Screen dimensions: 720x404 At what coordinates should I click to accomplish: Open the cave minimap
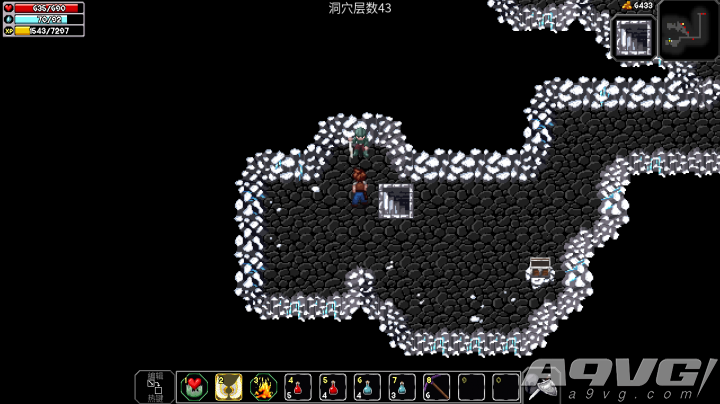point(688,30)
